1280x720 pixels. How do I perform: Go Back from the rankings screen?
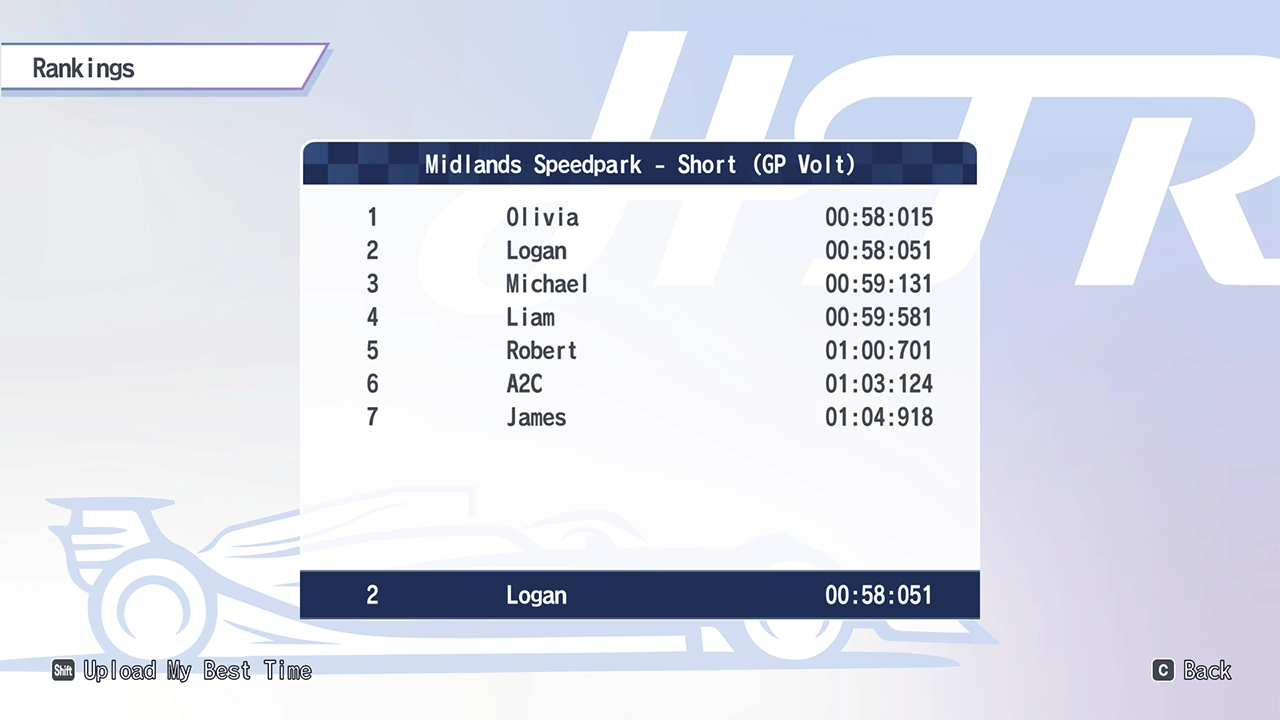(x=1193, y=671)
